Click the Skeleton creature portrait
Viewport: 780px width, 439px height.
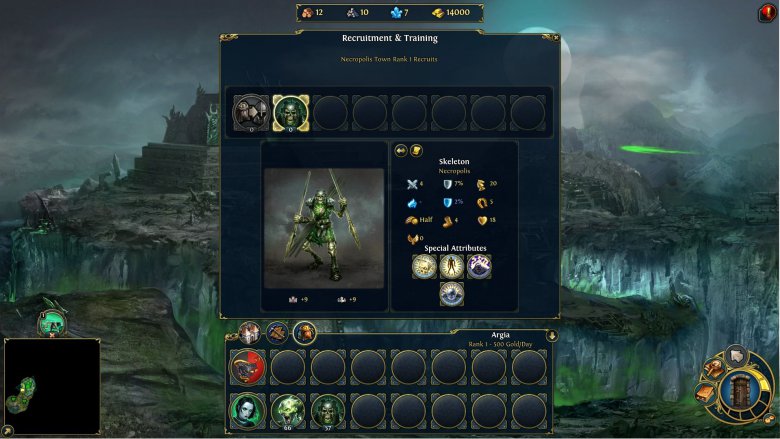[324, 227]
